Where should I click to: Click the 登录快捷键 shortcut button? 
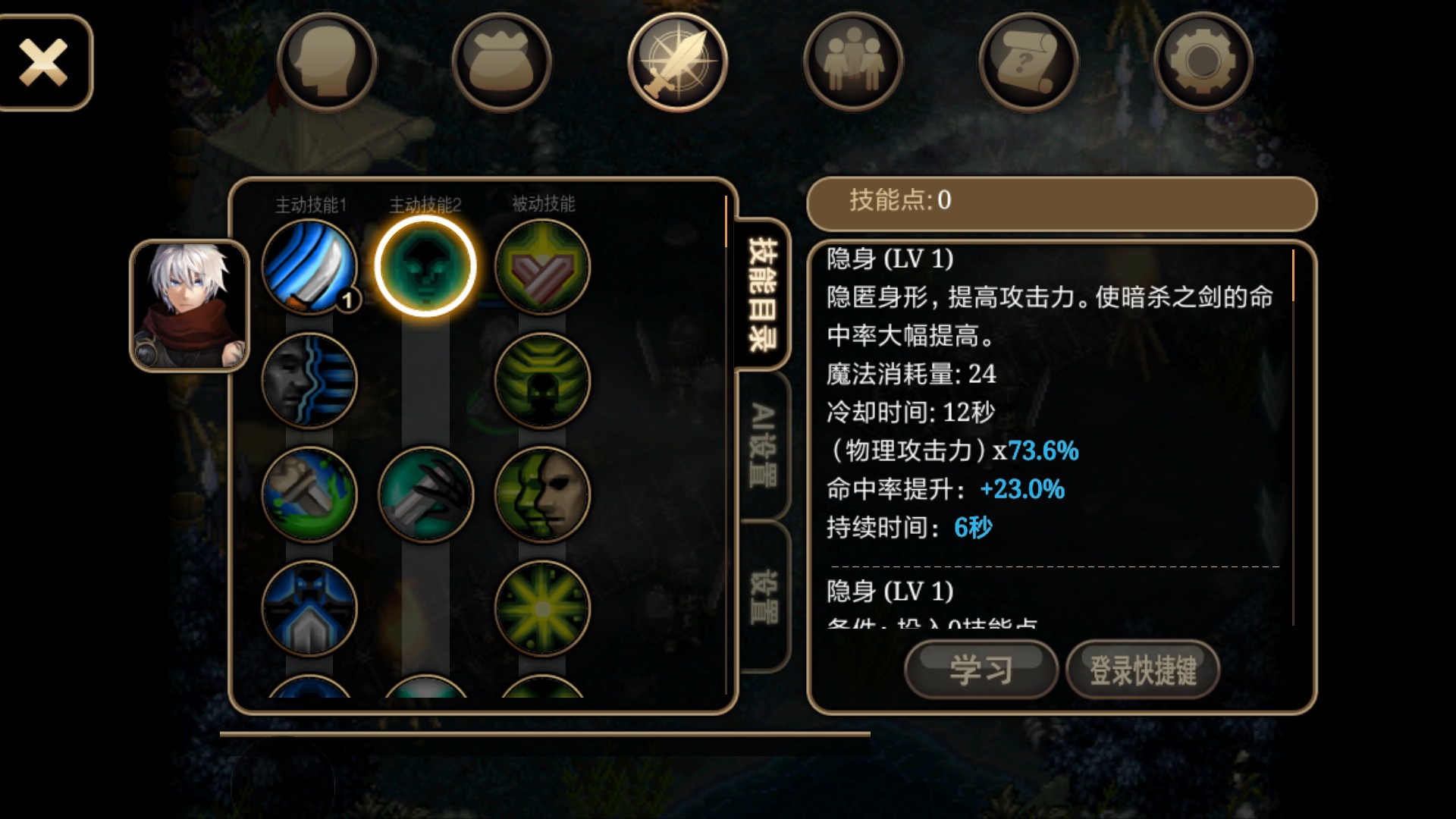(1143, 670)
